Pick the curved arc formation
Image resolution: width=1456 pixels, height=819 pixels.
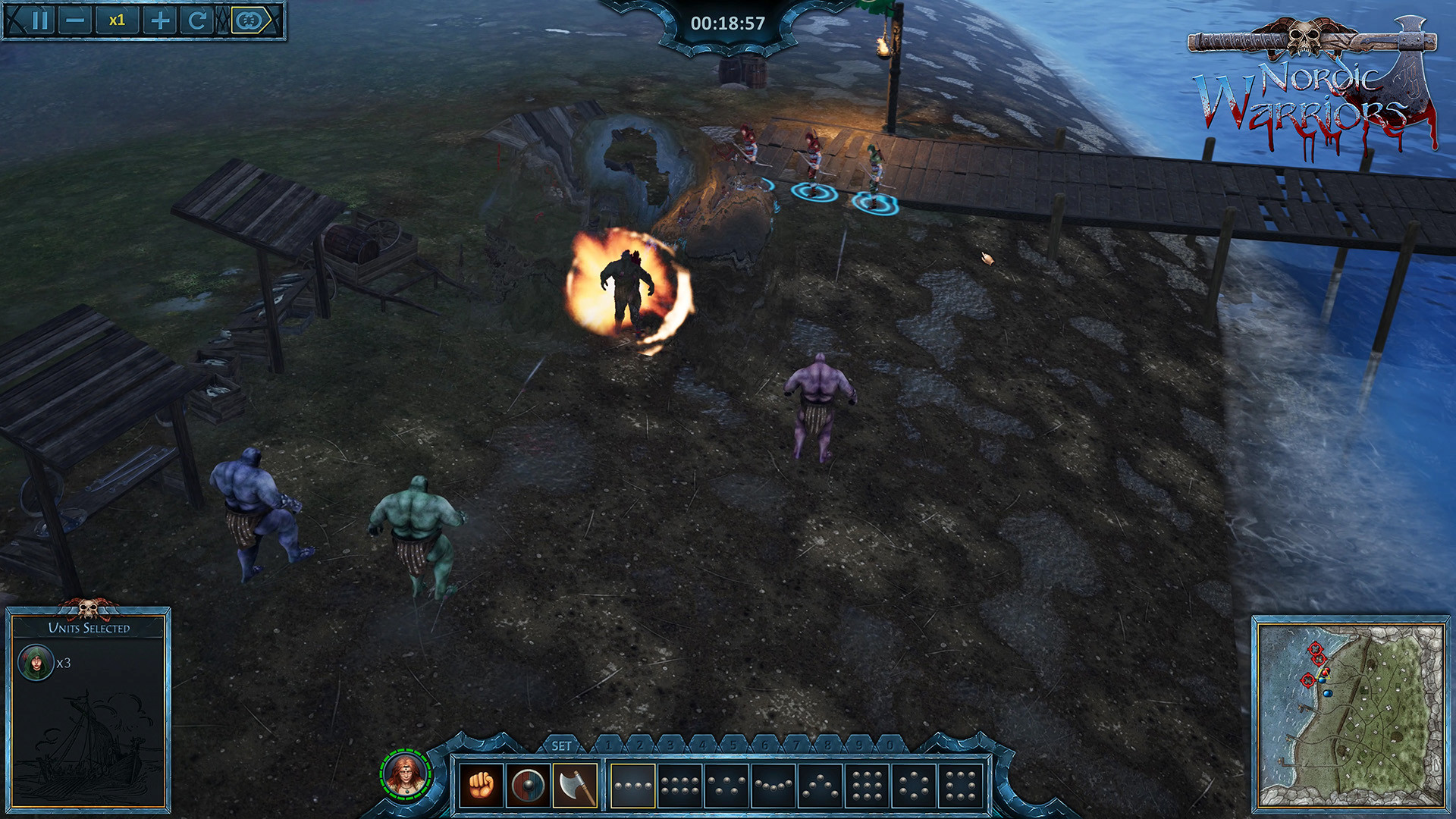(x=773, y=786)
